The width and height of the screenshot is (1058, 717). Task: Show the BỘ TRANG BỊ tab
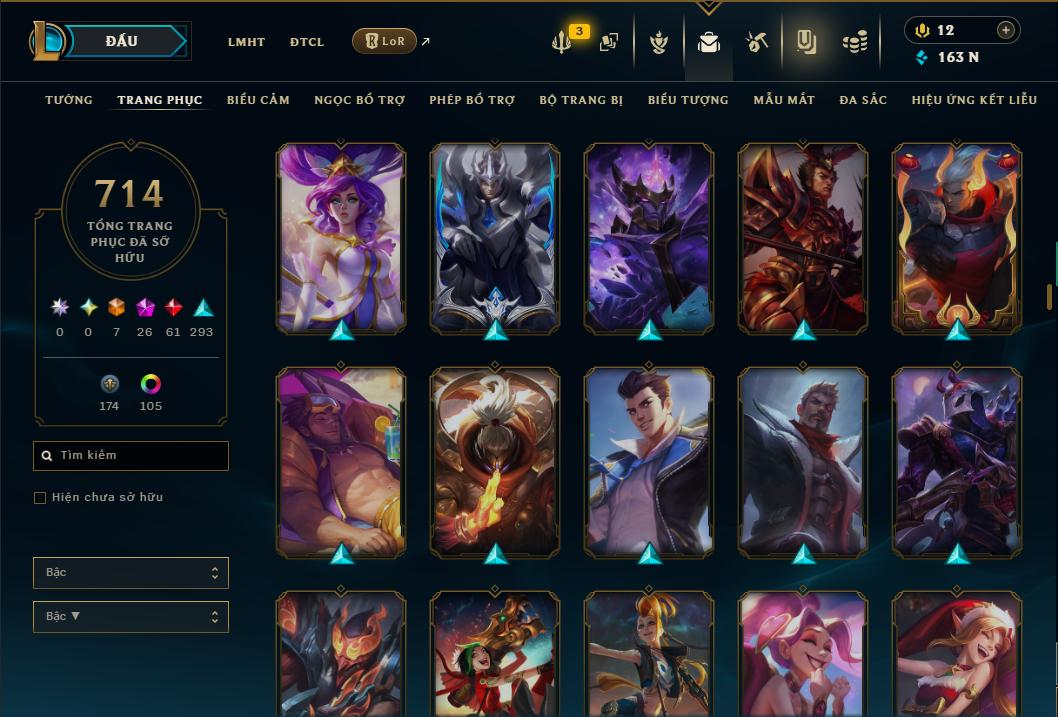pyautogui.click(x=581, y=100)
